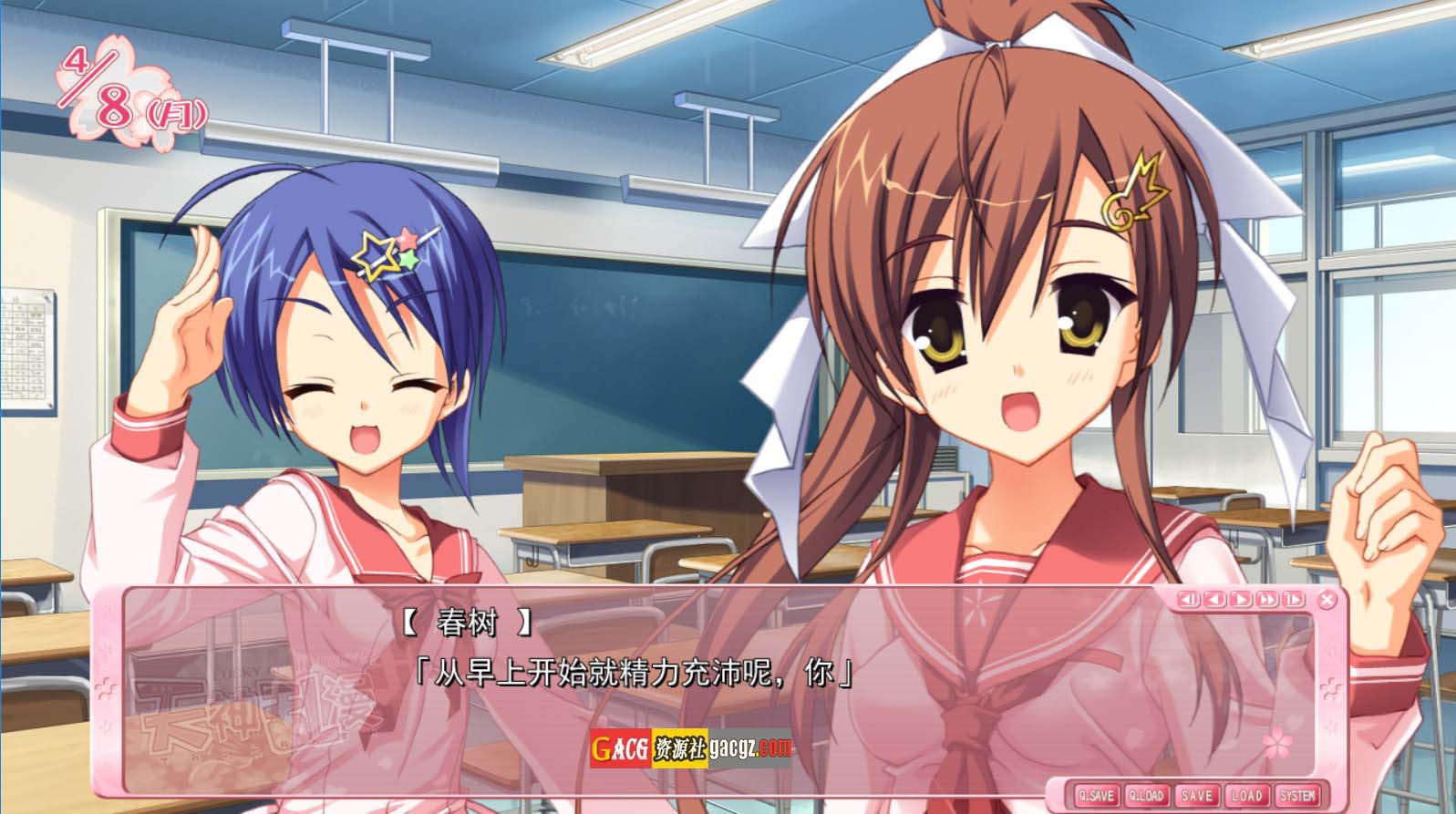
Task: Quick load using Q.LOAD
Action: click(x=1145, y=795)
